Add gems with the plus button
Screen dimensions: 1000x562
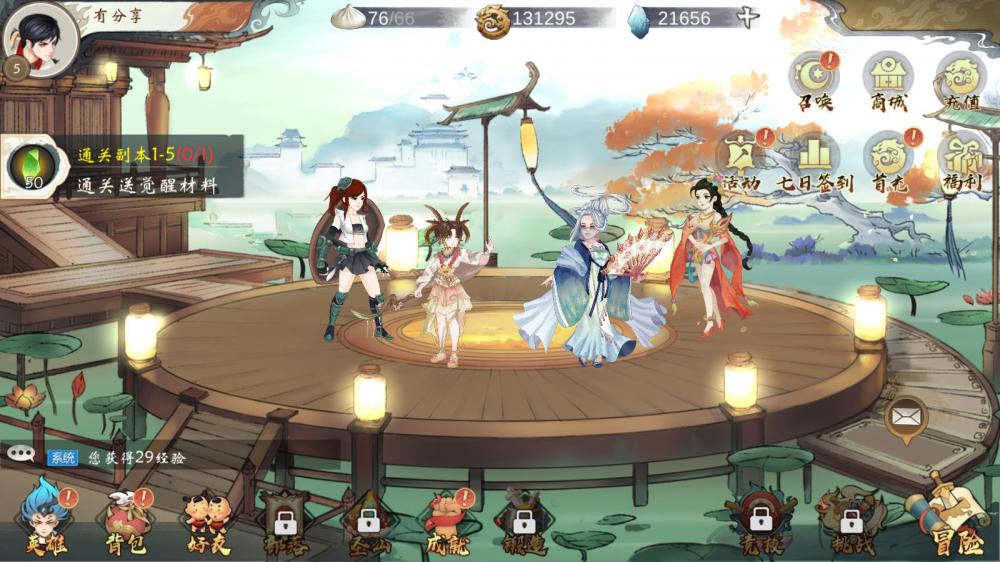[747, 18]
